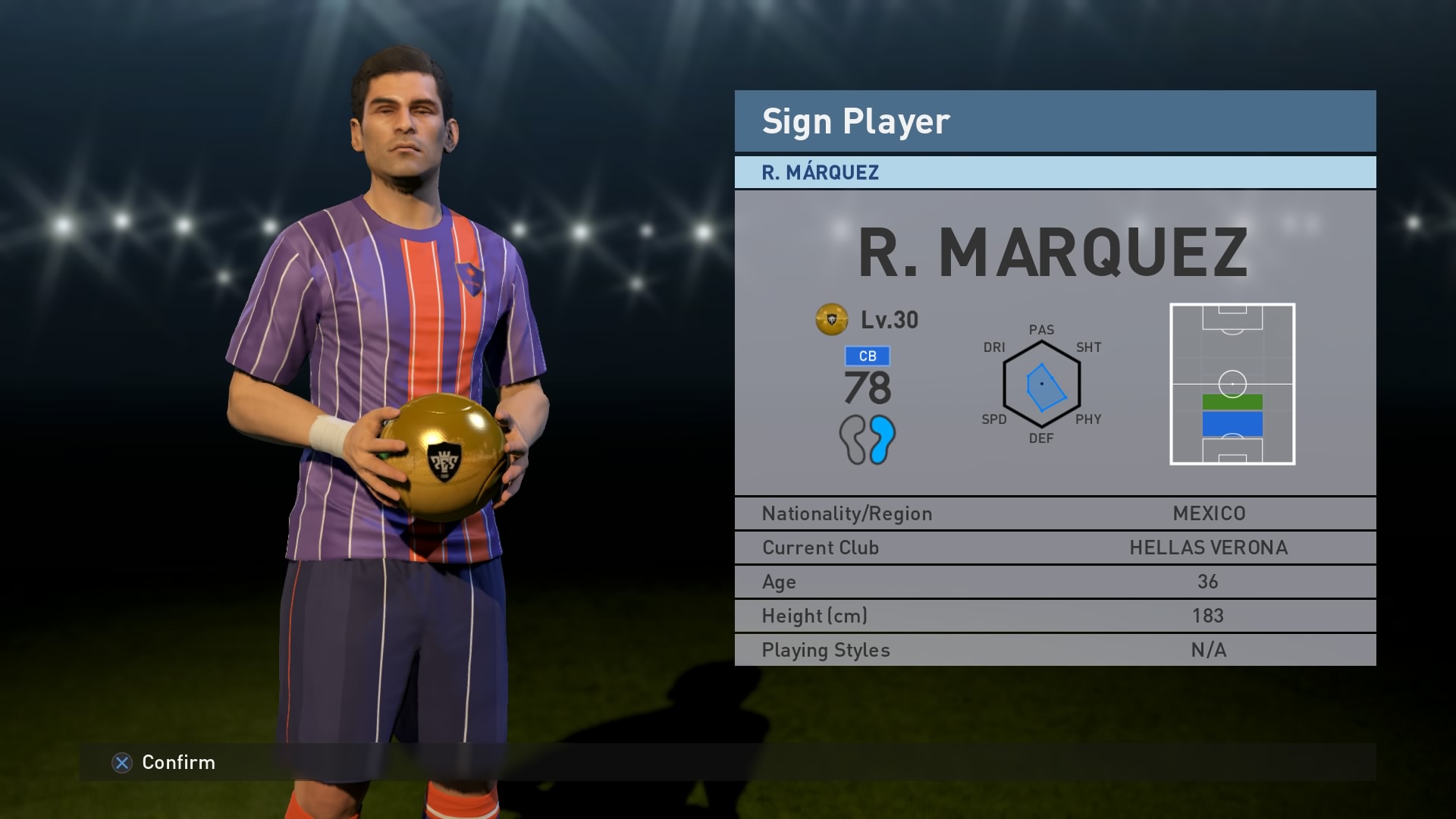Viewport: 1456px width, 819px height.
Task: Expand the Playing Styles row
Action: pos(1054,649)
